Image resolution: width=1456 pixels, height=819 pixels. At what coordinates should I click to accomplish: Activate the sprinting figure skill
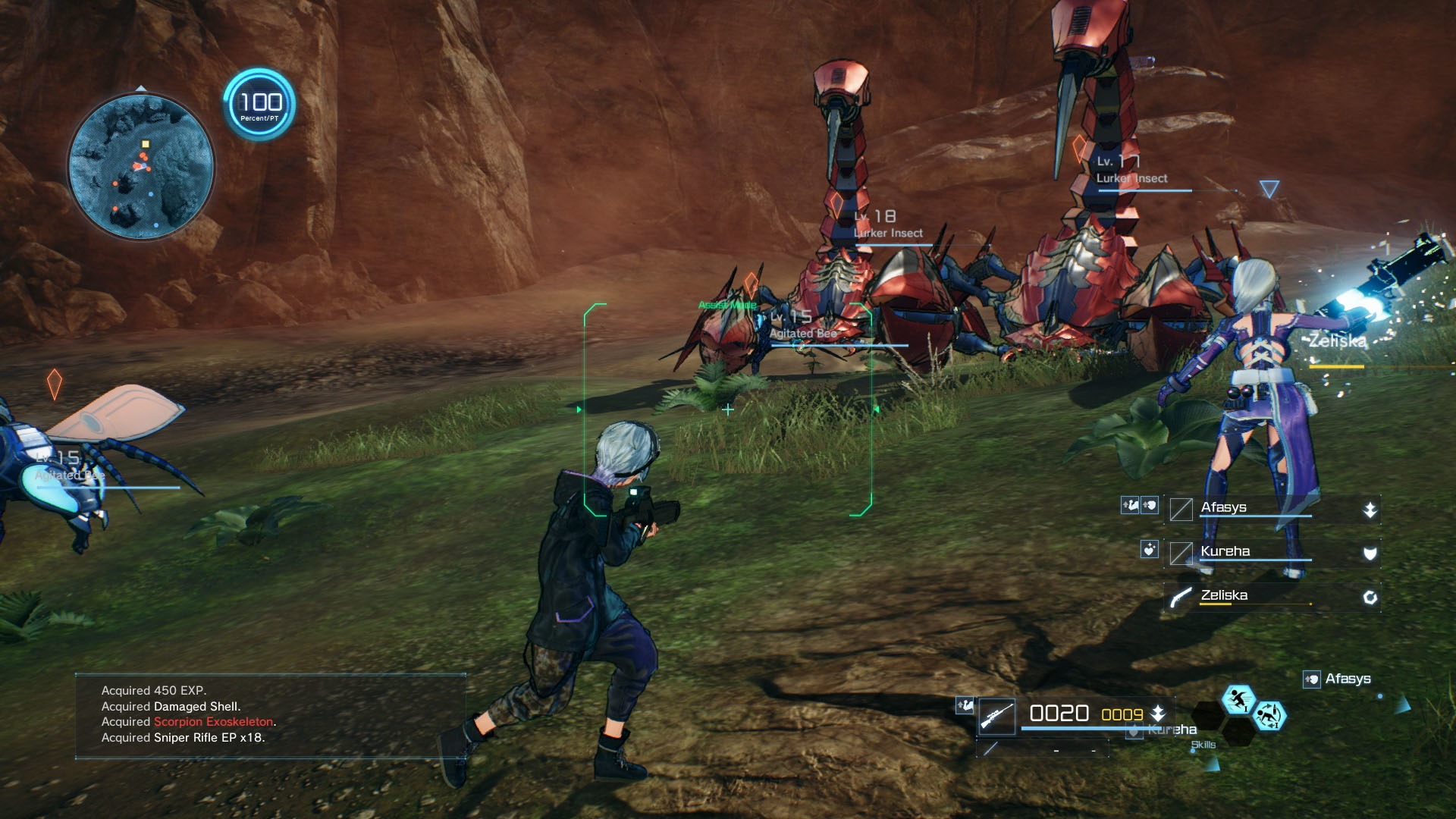click(1238, 700)
